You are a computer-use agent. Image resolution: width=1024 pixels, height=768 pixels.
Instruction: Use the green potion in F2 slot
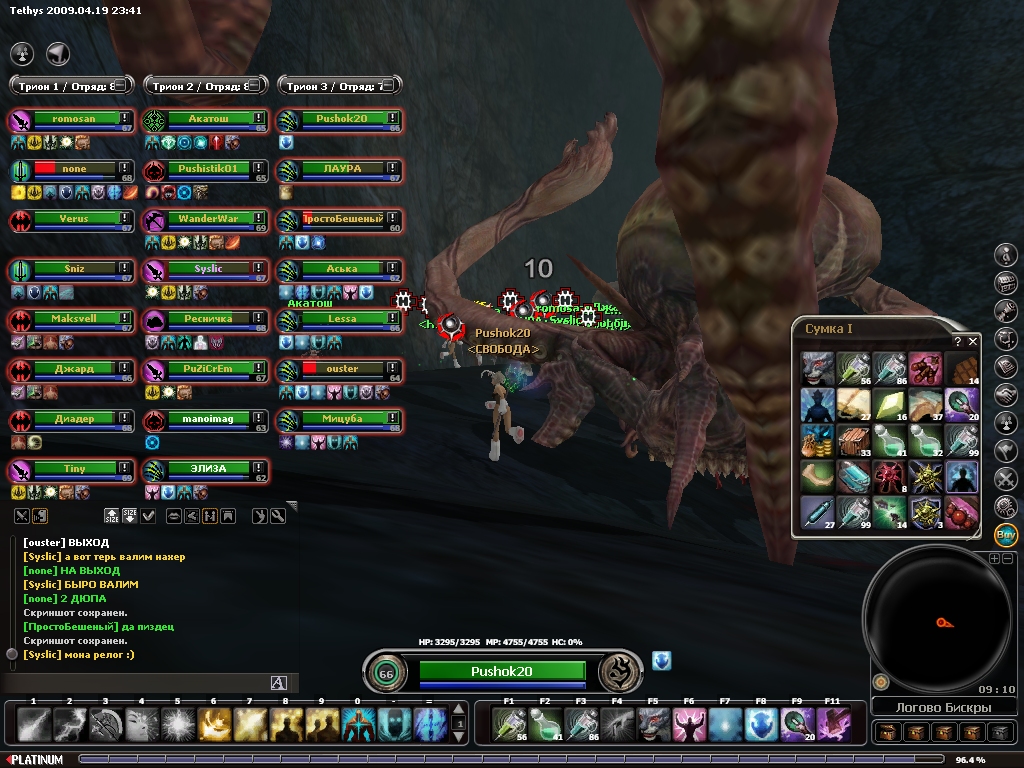(x=546, y=723)
